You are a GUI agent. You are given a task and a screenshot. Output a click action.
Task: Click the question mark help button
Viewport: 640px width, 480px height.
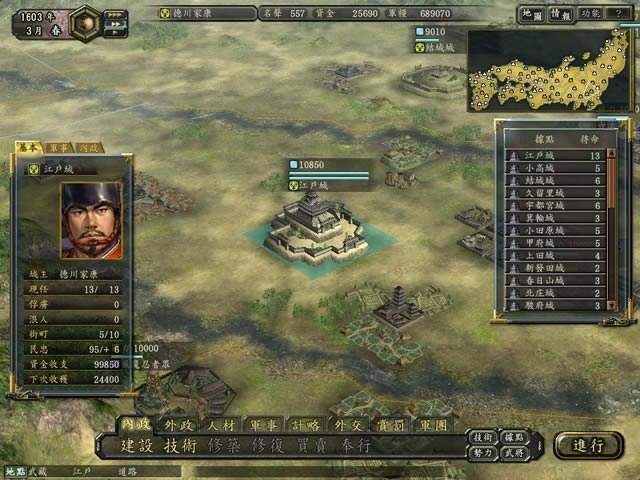coord(618,14)
